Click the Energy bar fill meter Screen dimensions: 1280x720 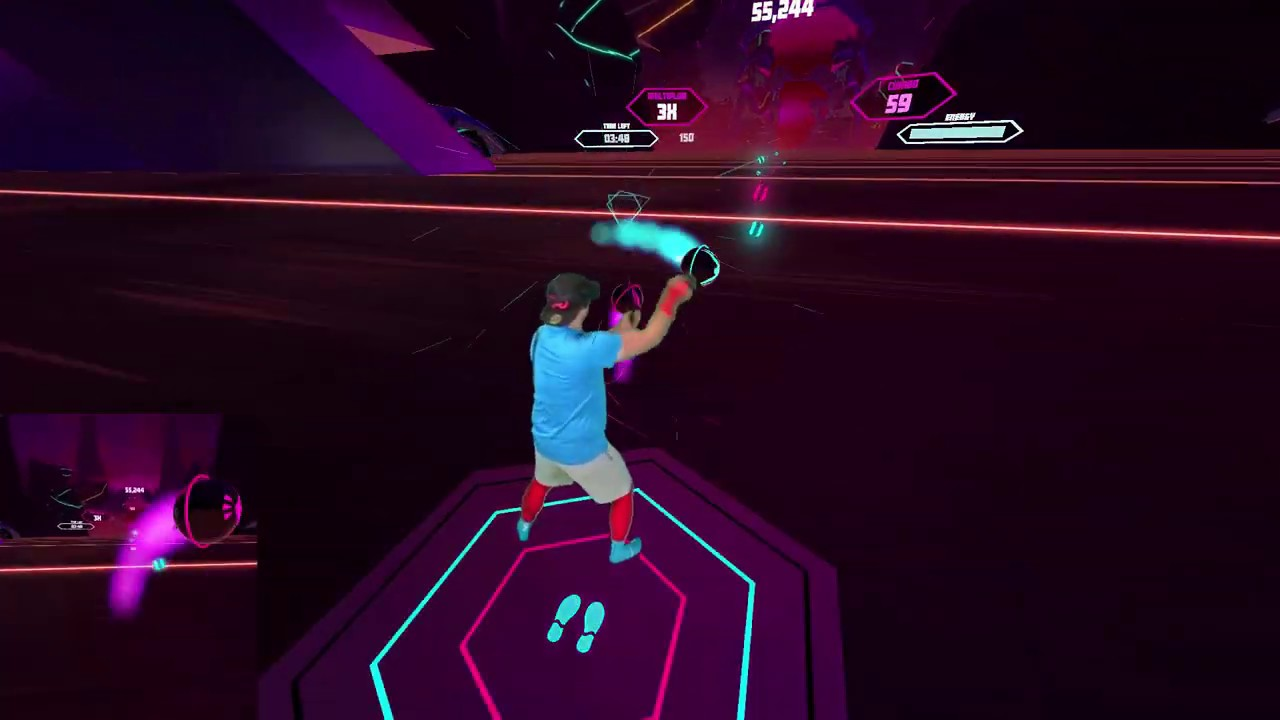pos(955,133)
